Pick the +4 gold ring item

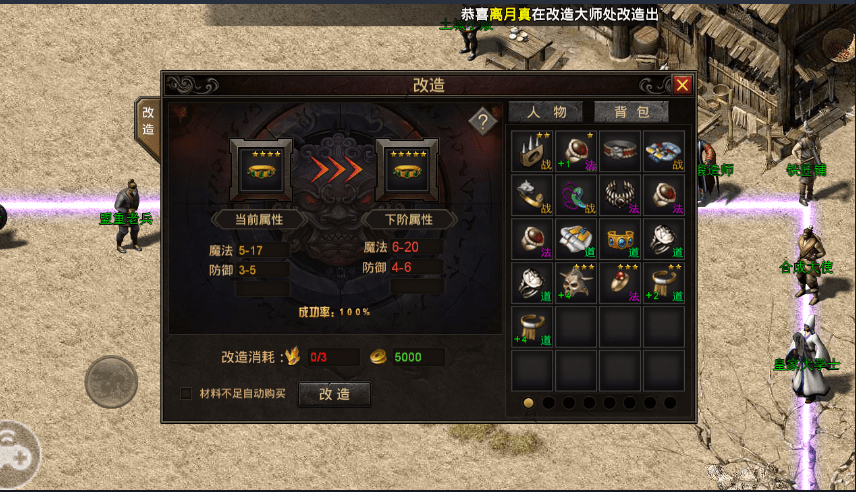(533, 327)
